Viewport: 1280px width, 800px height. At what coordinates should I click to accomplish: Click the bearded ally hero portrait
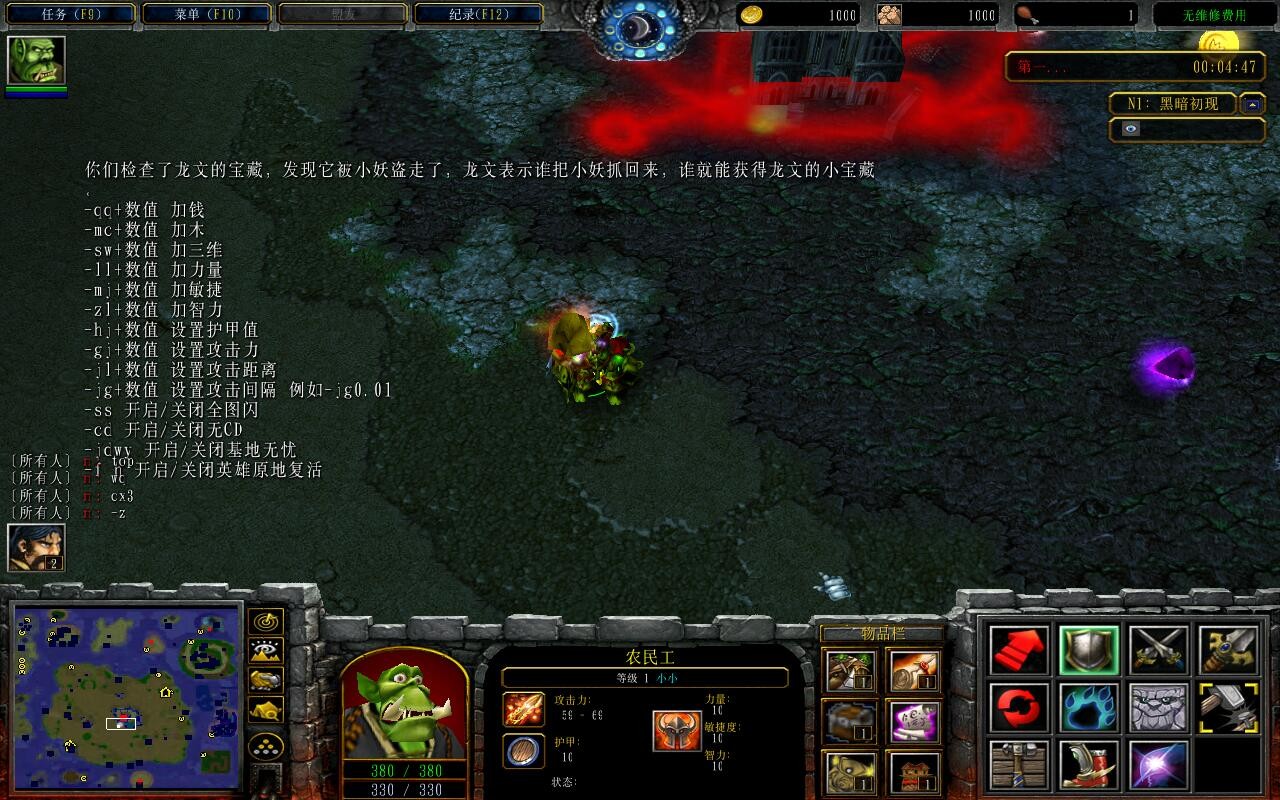click(37, 547)
